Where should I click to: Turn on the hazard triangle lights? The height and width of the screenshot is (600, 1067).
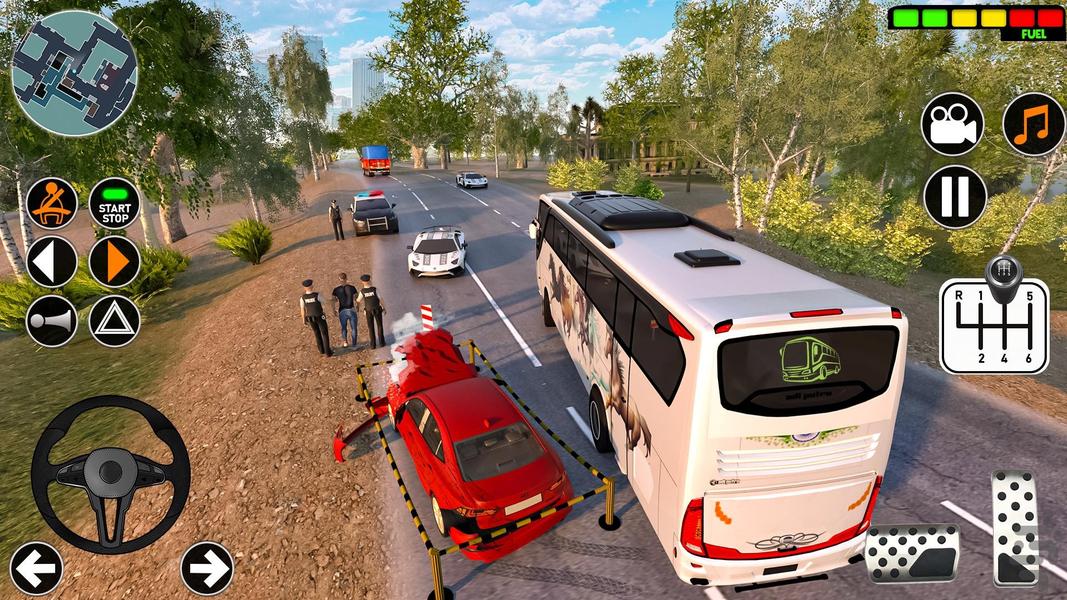pyautogui.click(x=114, y=321)
